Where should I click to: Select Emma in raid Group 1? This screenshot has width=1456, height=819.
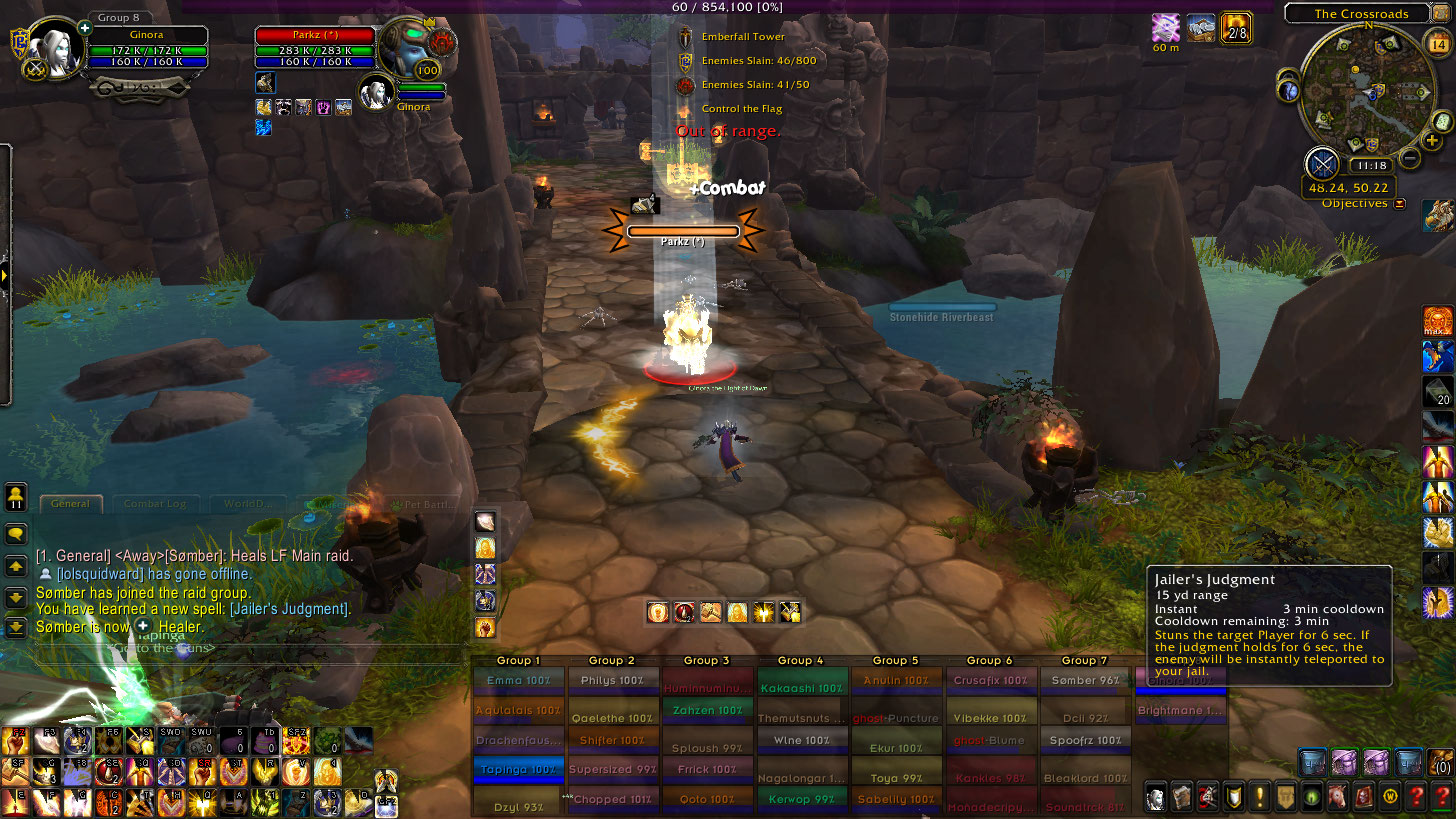click(x=517, y=681)
